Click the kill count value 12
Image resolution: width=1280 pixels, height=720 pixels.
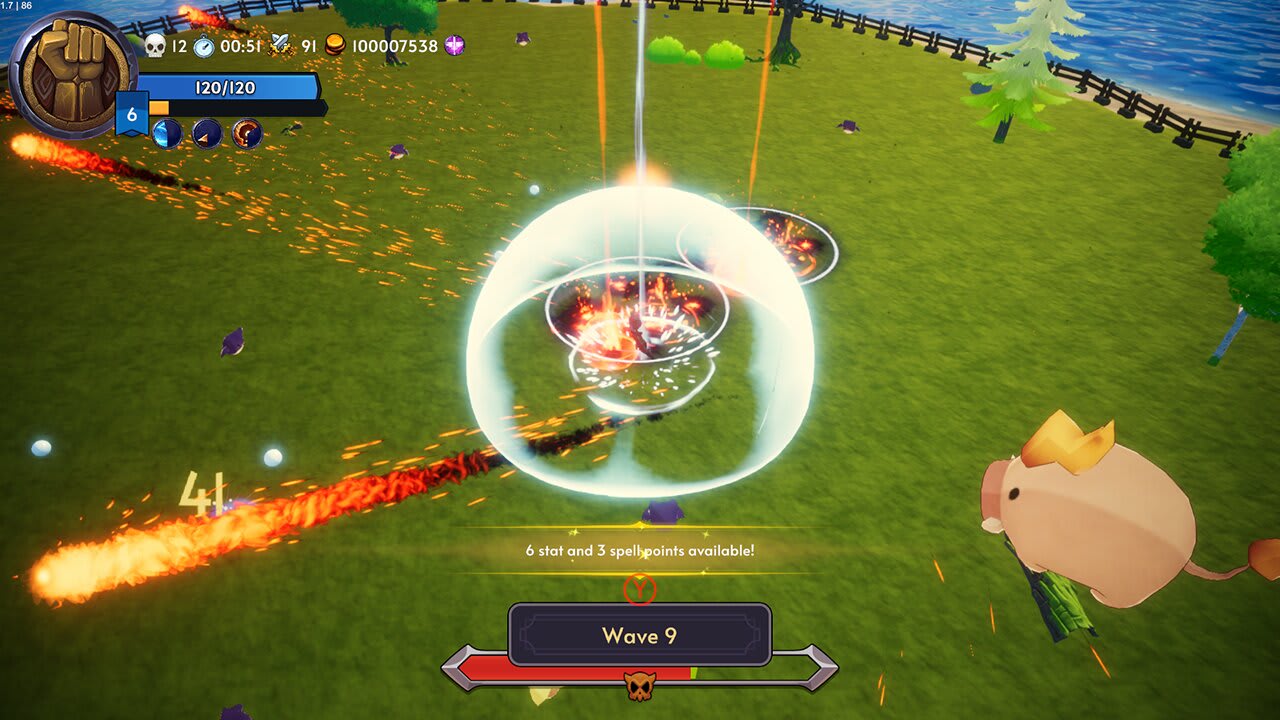pyautogui.click(x=177, y=44)
